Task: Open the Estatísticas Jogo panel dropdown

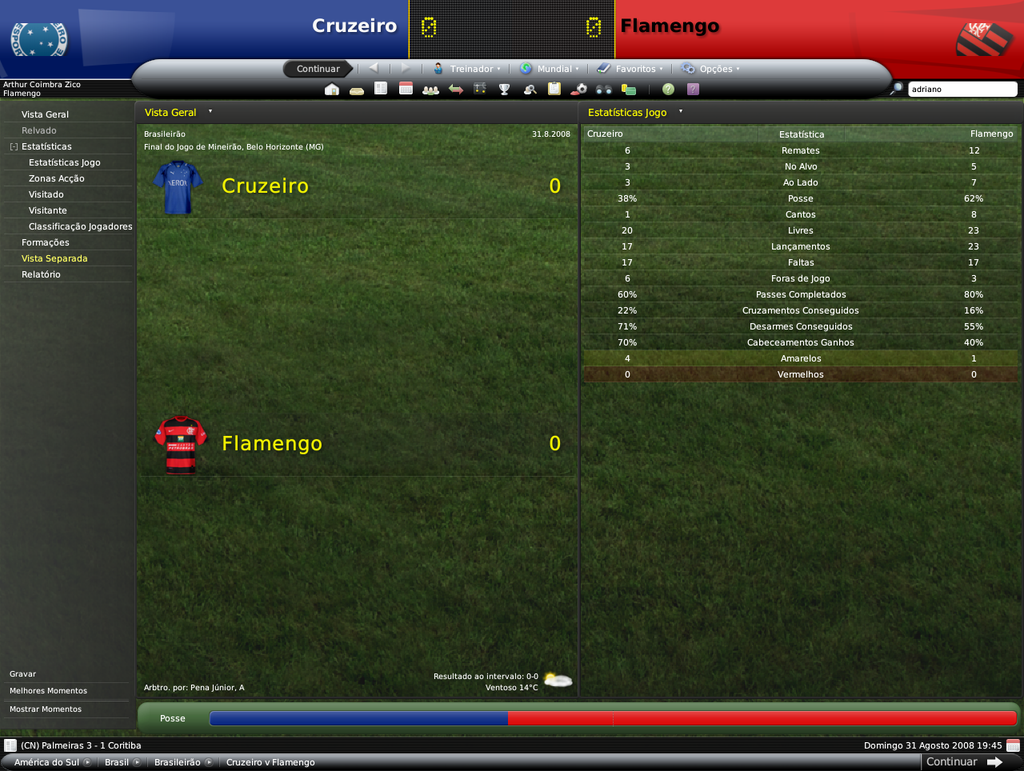Action: [680, 112]
